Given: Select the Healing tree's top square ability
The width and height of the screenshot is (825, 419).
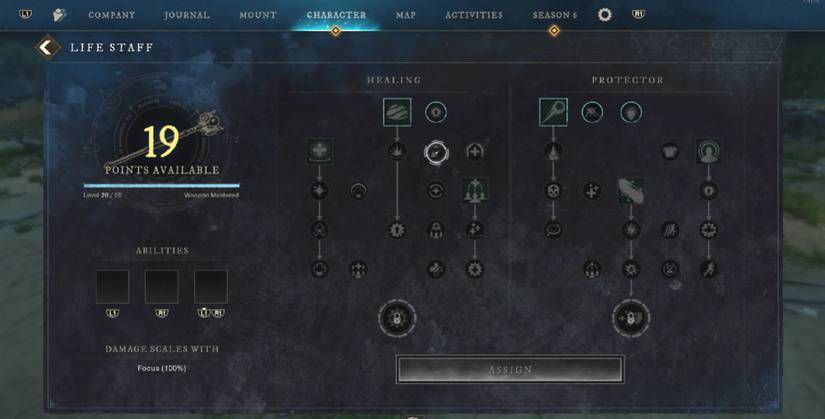Looking at the screenshot, I should click(397, 112).
